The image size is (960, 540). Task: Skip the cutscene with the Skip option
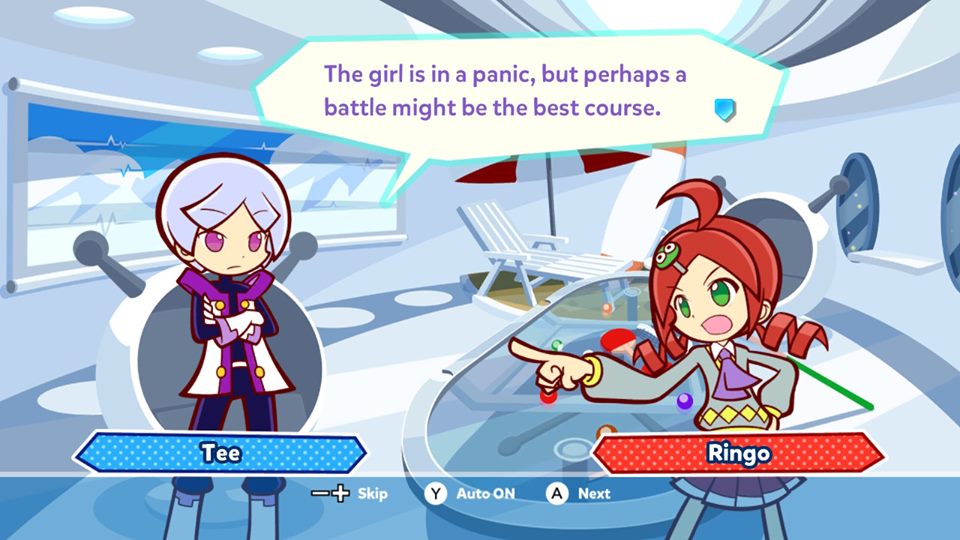(349, 493)
